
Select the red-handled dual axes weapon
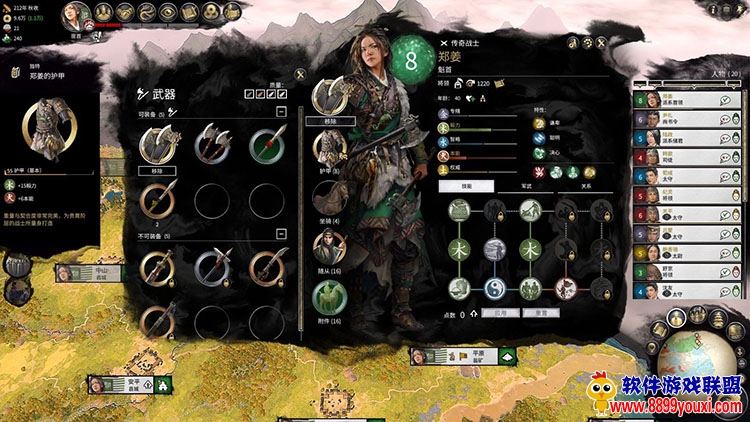pyautogui.click(x=209, y=145)
